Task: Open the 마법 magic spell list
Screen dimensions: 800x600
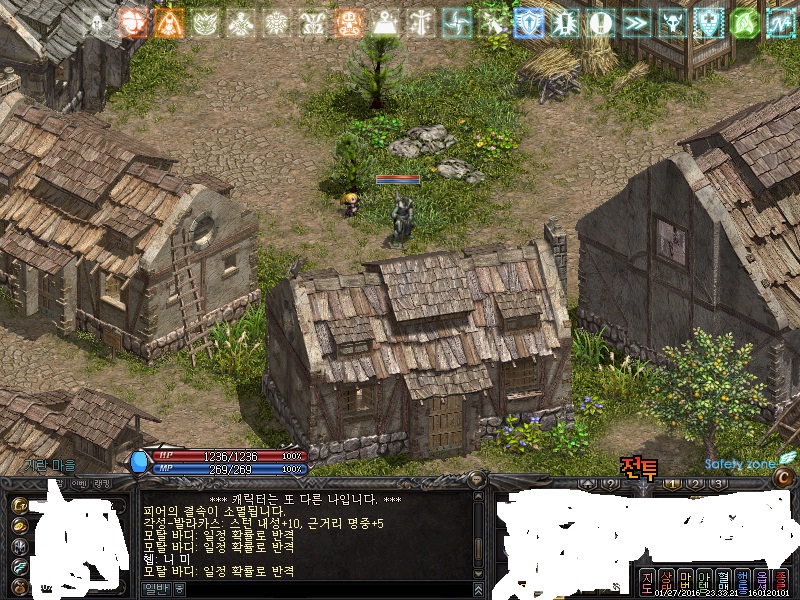Action: click(x=685, y=582)
